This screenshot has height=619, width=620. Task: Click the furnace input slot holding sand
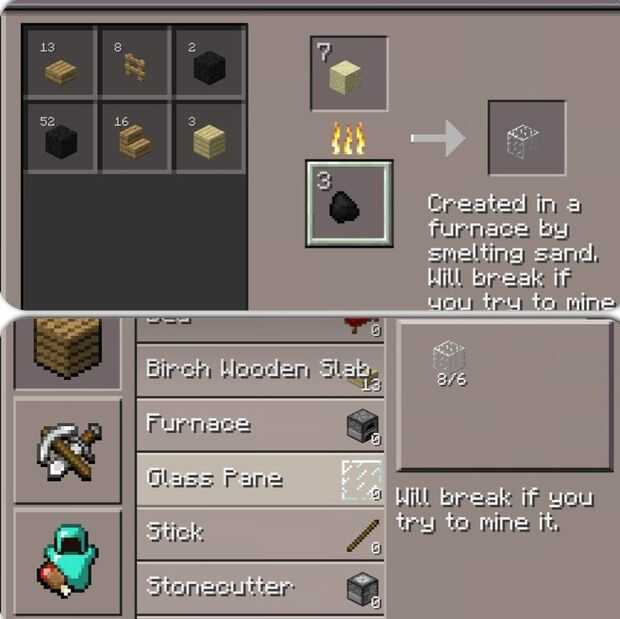(x=348, y=74)
